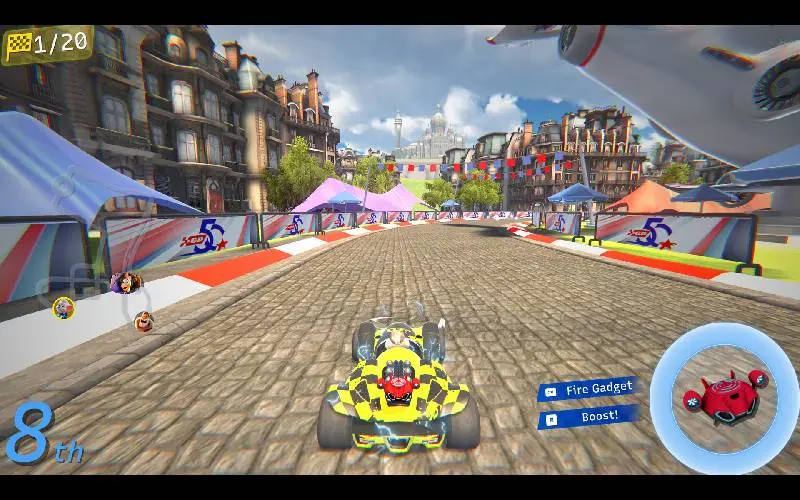Select the dark-haired racer portrait marker
Image resolution: width=800 pixels, height=500 pixels.
(x=125, y=283)
